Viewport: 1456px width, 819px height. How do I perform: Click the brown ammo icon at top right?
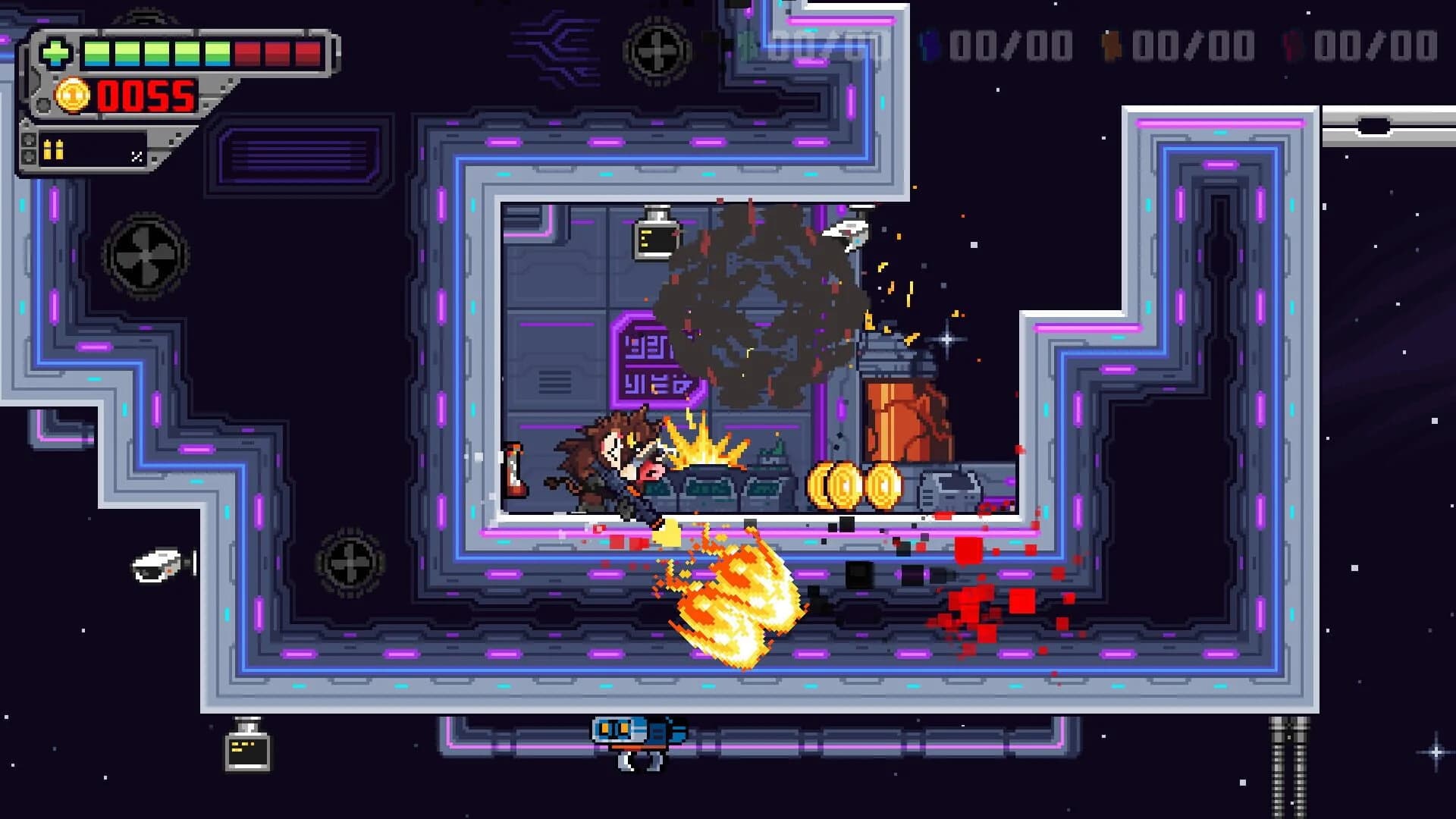click(1109, 44)
